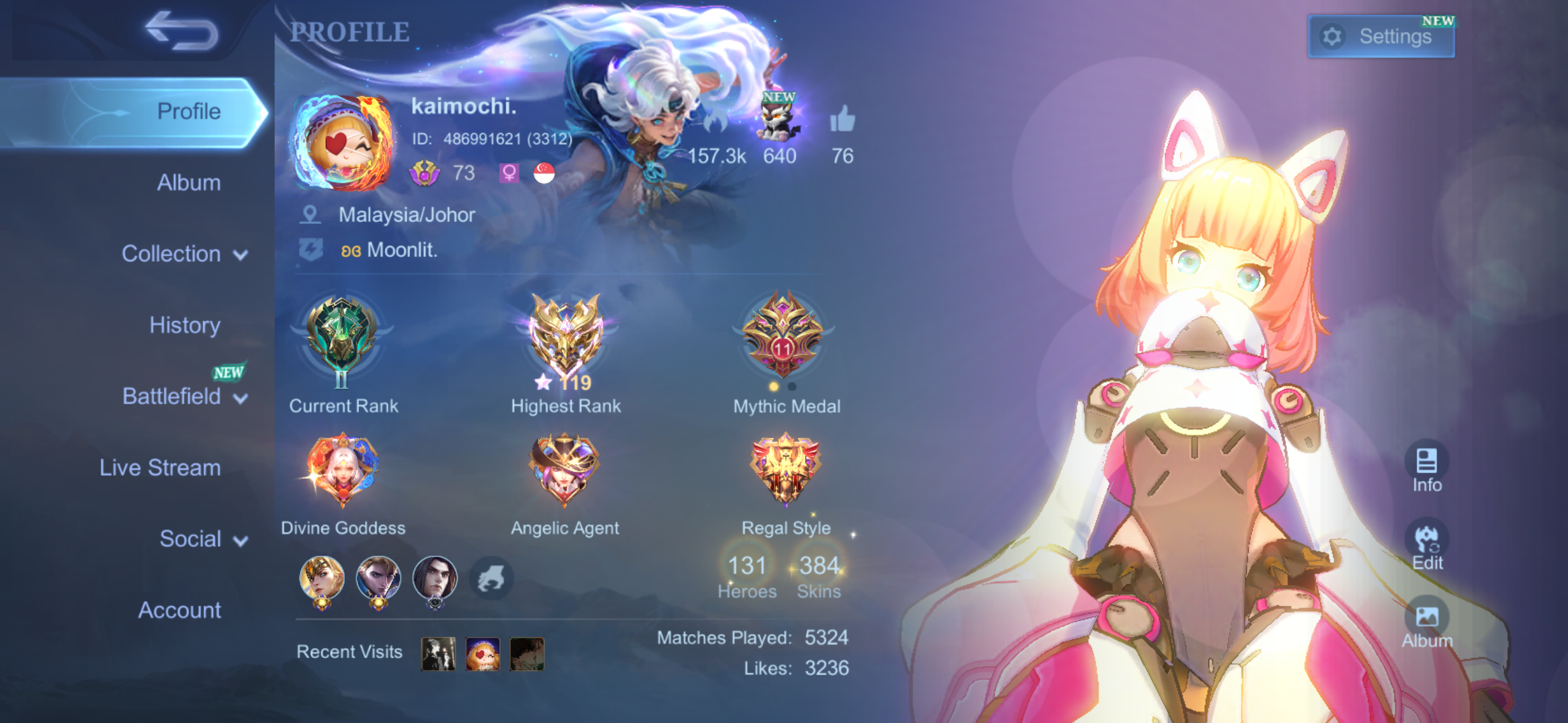Switch to the Album tab in sidebar
This screenshot has width=1568, height=723.
pos(188,183)
